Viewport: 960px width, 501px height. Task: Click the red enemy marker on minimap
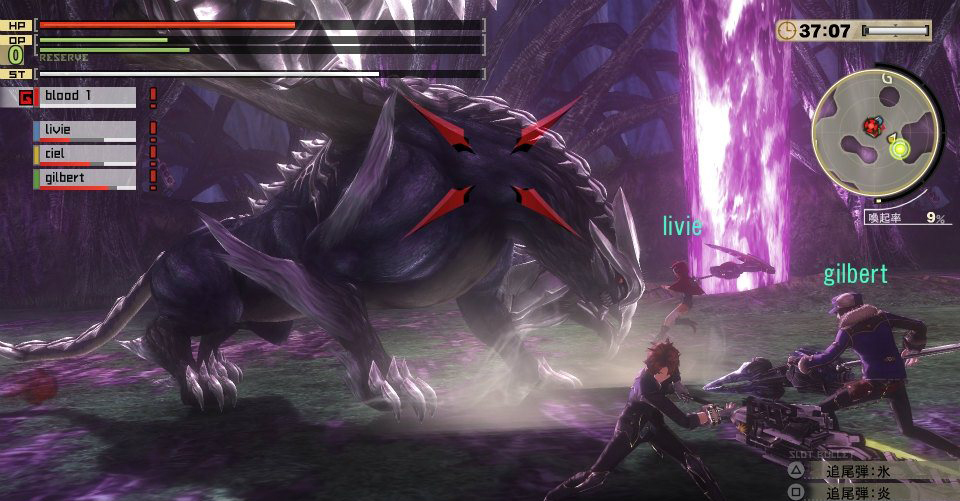(x=871, y=126)
